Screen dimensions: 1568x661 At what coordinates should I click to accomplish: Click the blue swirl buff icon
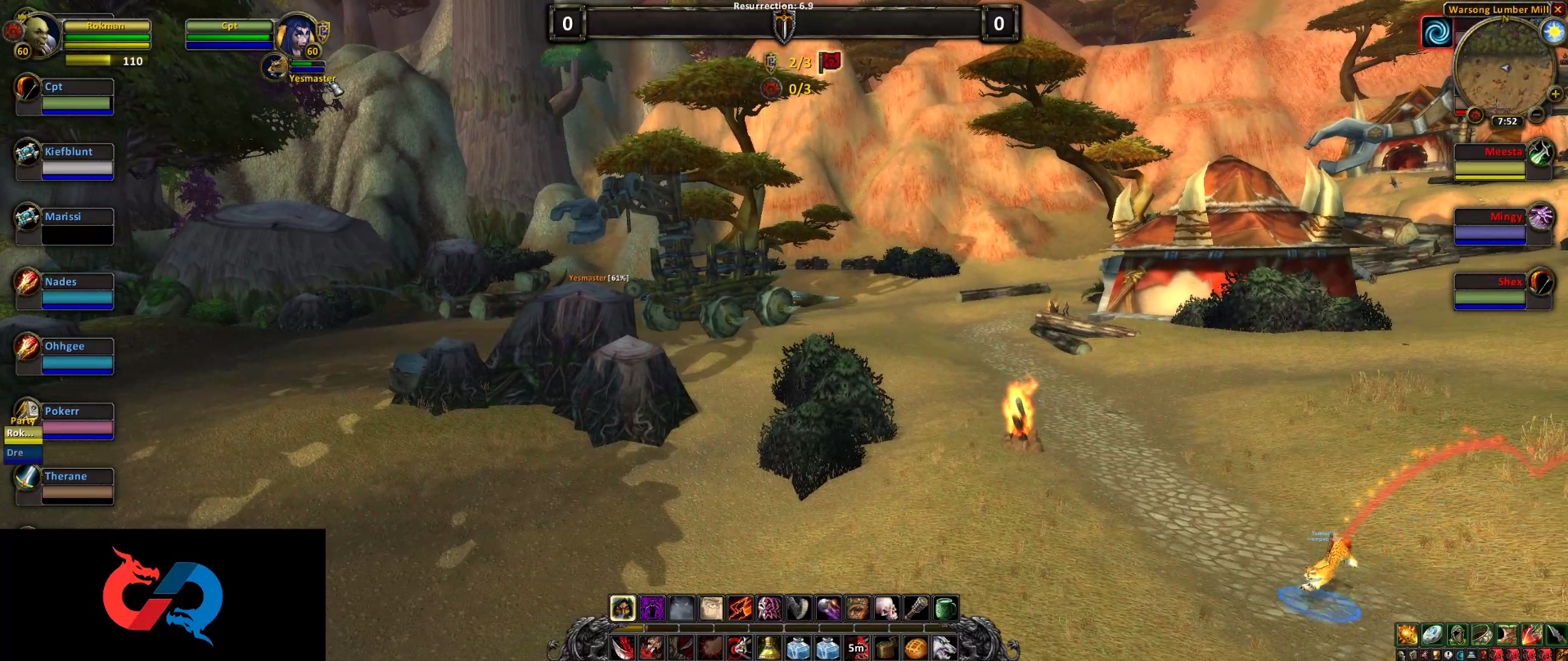point(1437,33)
